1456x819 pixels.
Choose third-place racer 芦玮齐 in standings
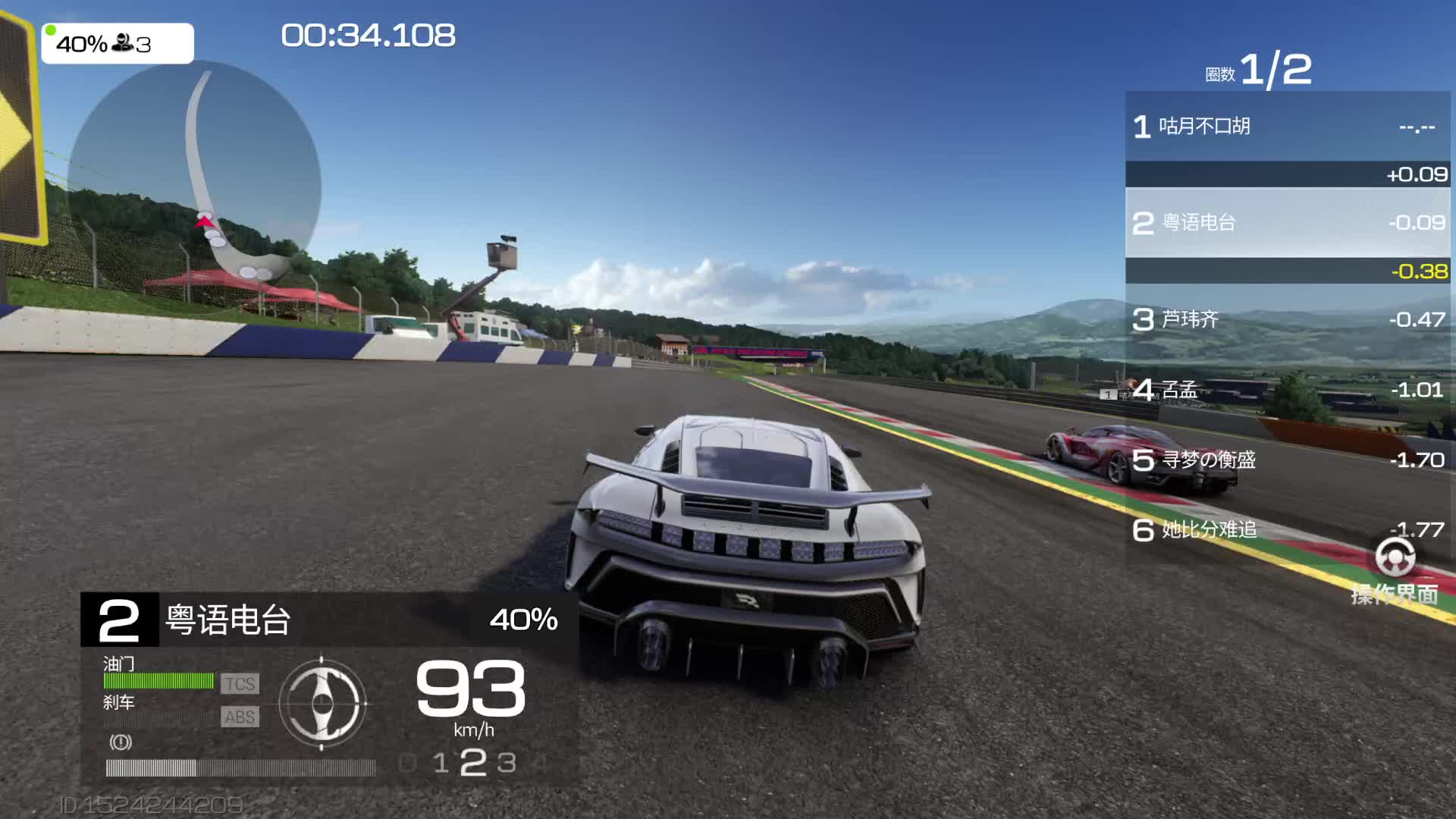point(1287,319)
